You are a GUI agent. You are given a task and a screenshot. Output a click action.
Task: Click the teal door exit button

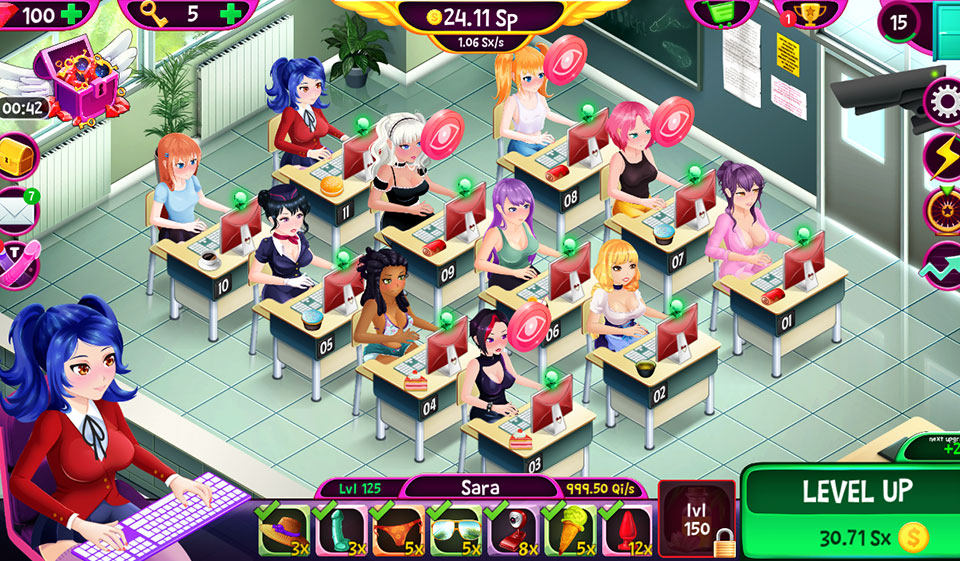point(946,18)
